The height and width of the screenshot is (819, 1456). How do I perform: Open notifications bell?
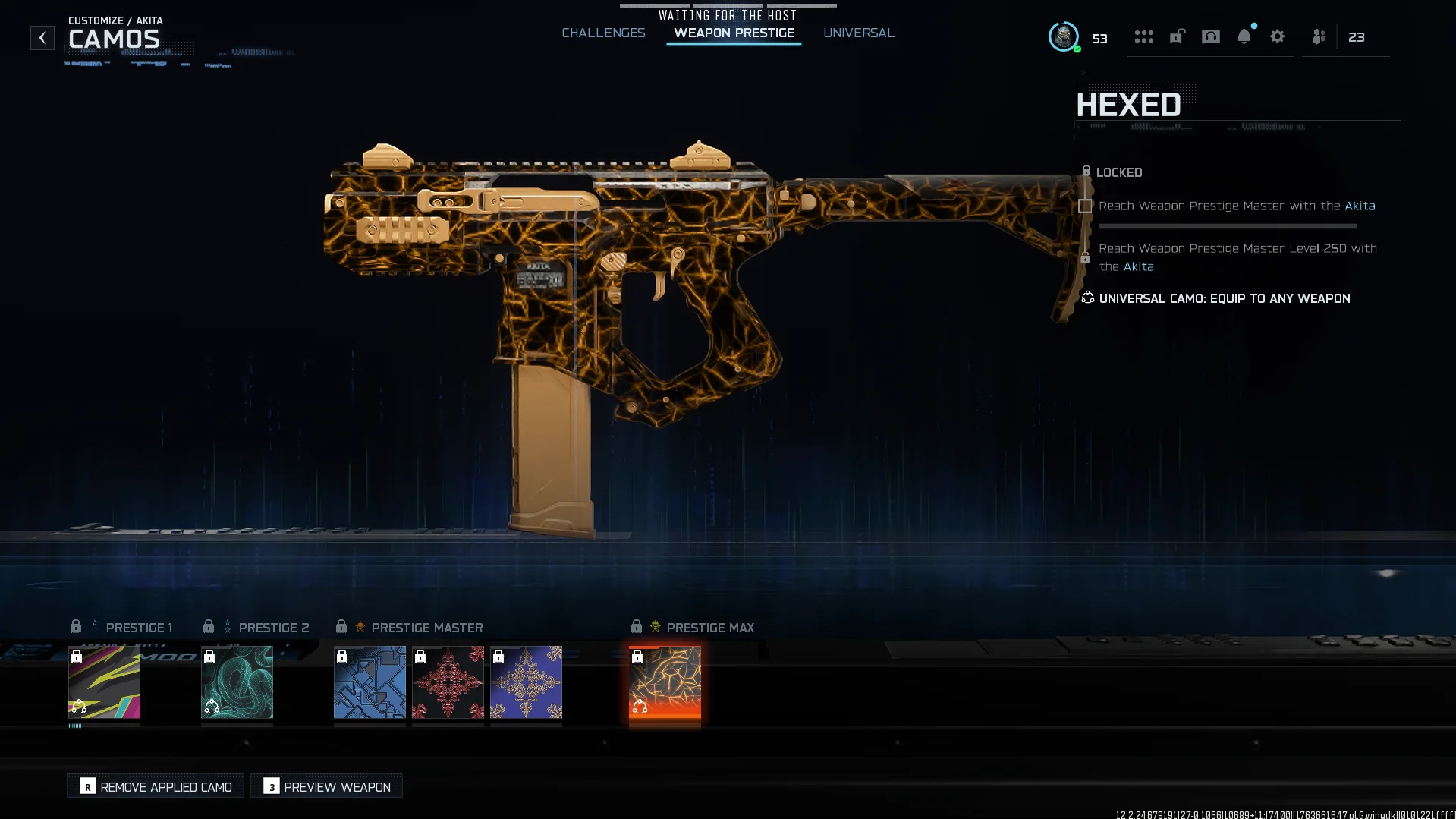click(1244, 36)
